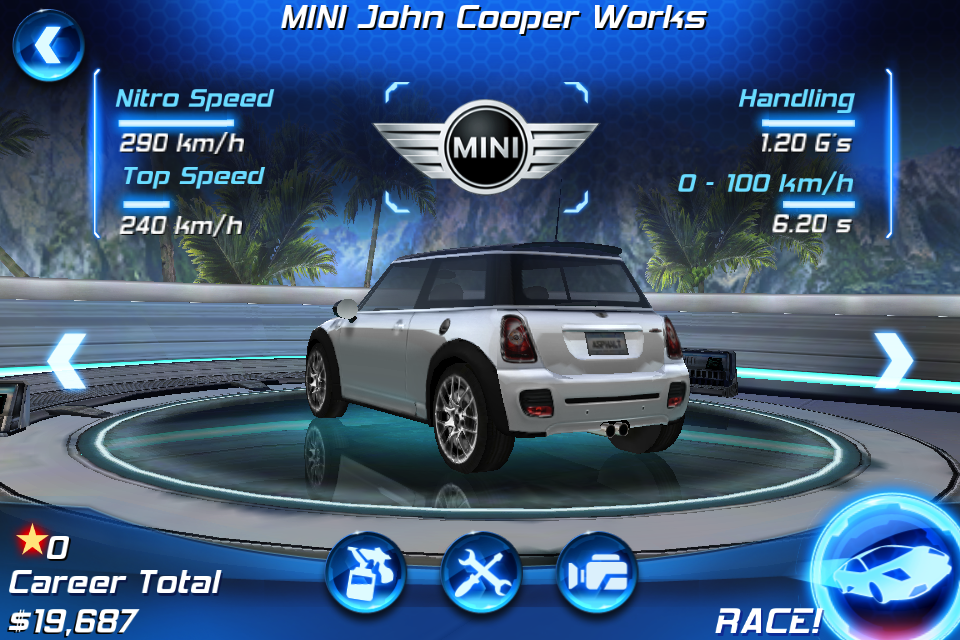
Task: Open the wrench and screwdriver upgrades
Action: pos(482,573)
